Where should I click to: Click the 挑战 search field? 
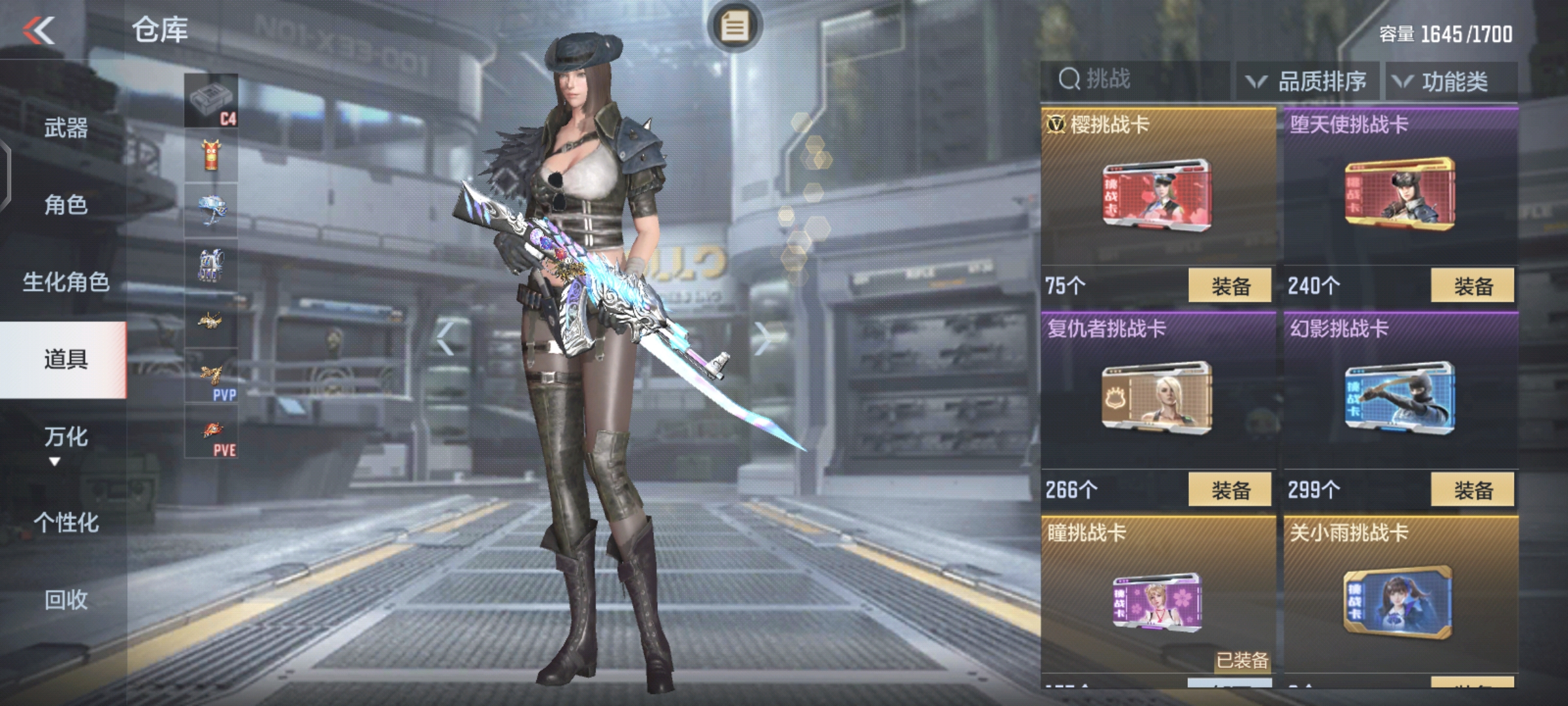[x=1137, y=80]
